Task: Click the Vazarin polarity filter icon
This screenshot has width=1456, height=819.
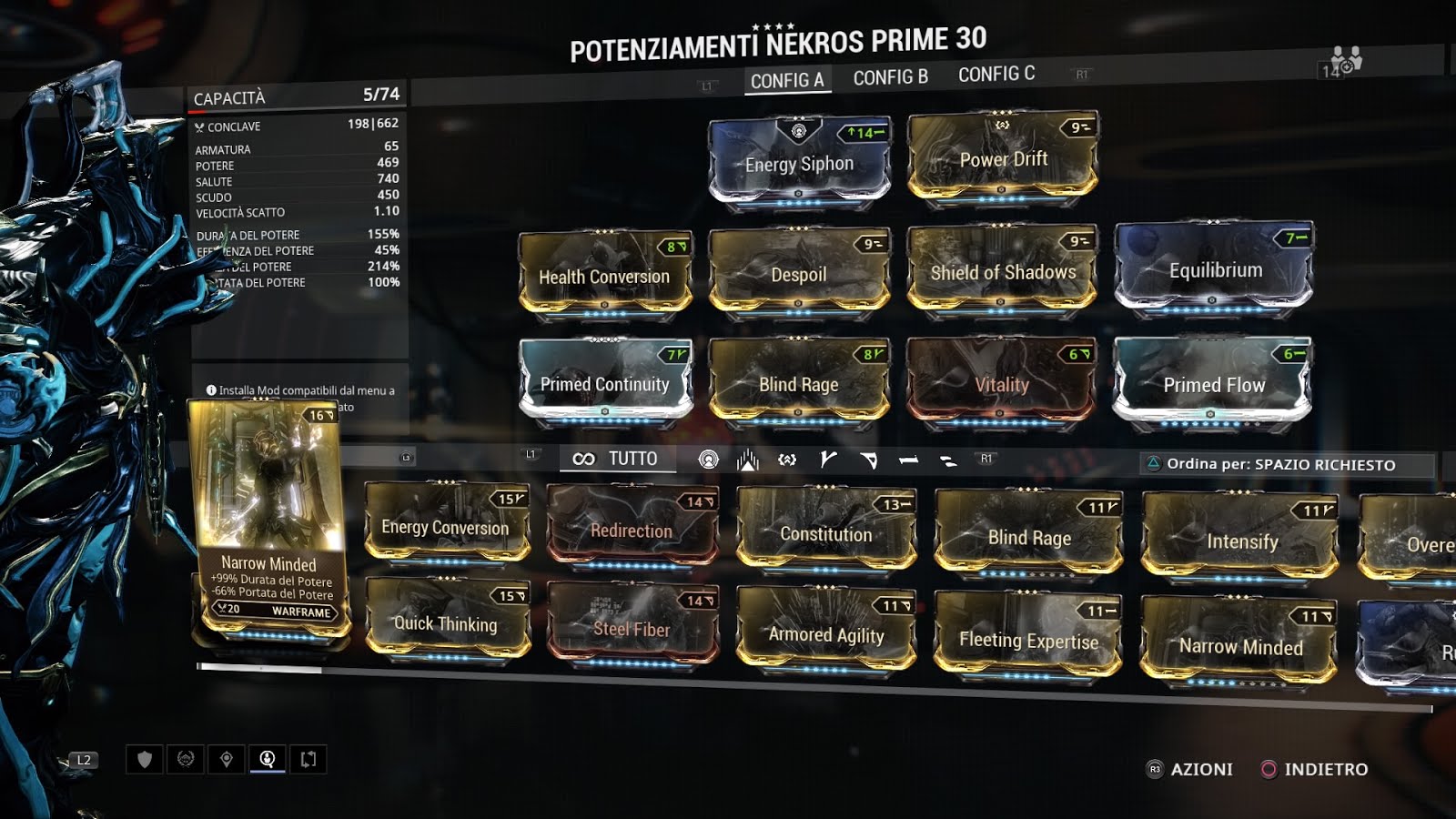Action: [871, 459]
